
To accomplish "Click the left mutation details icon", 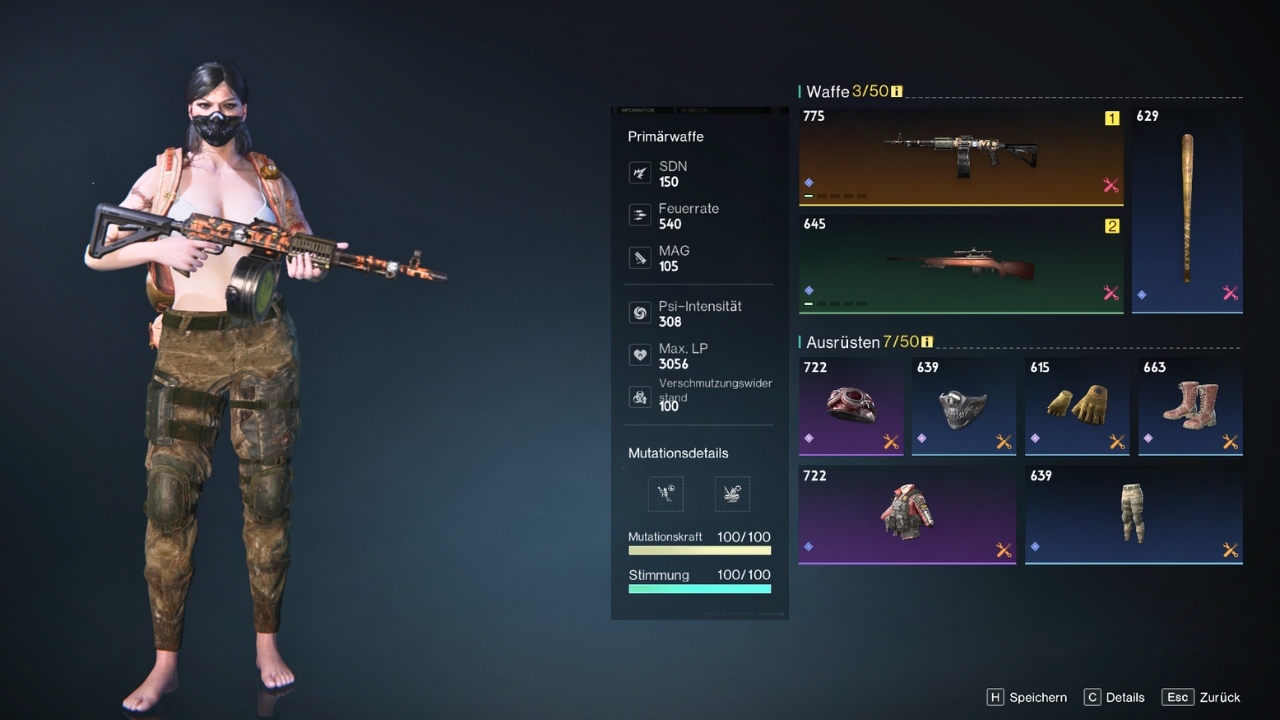I will [666, 493].
